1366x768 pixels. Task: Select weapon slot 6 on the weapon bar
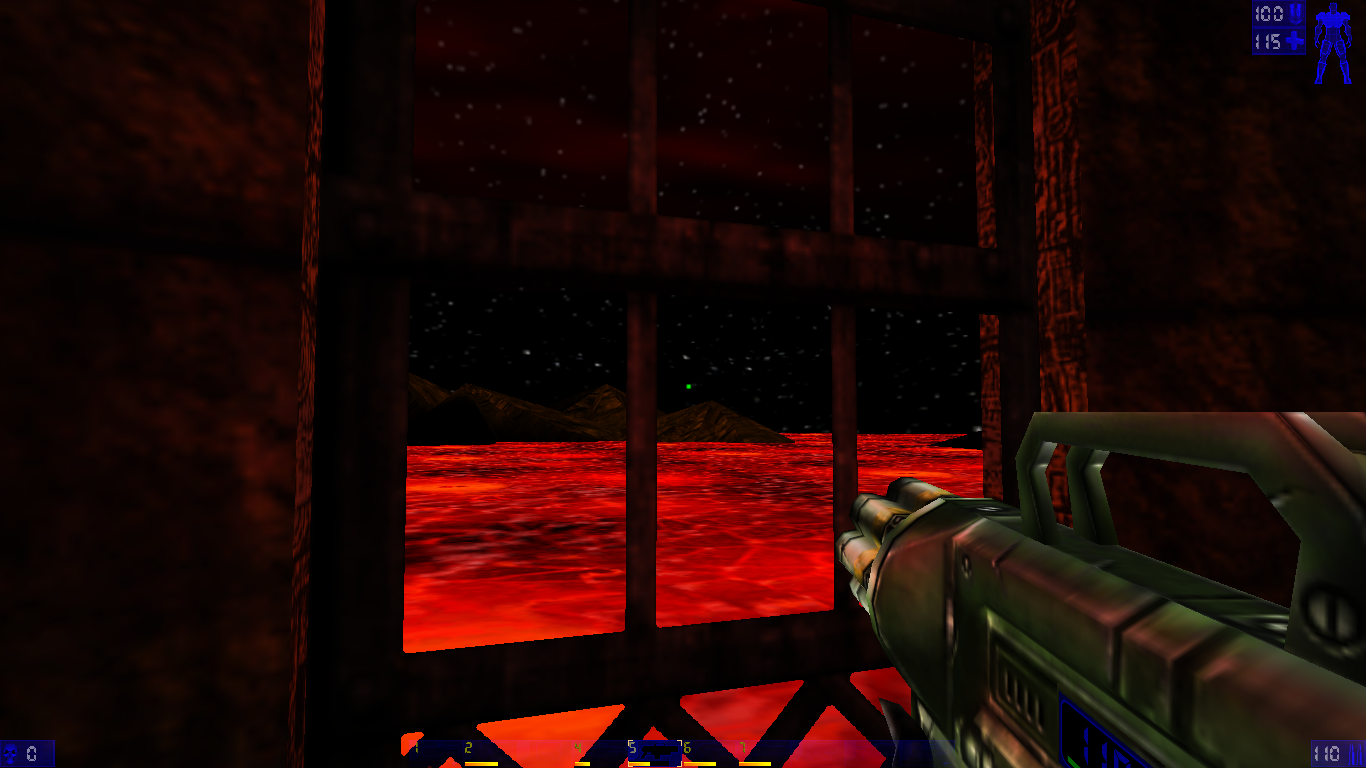click(x=687, y=748)
